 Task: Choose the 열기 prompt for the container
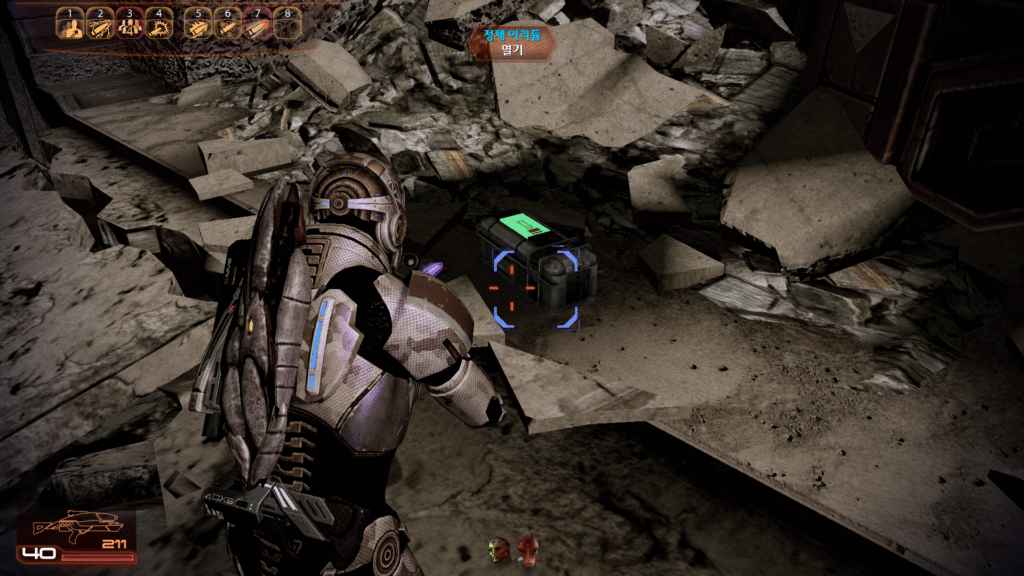click(x=511, y=48)
